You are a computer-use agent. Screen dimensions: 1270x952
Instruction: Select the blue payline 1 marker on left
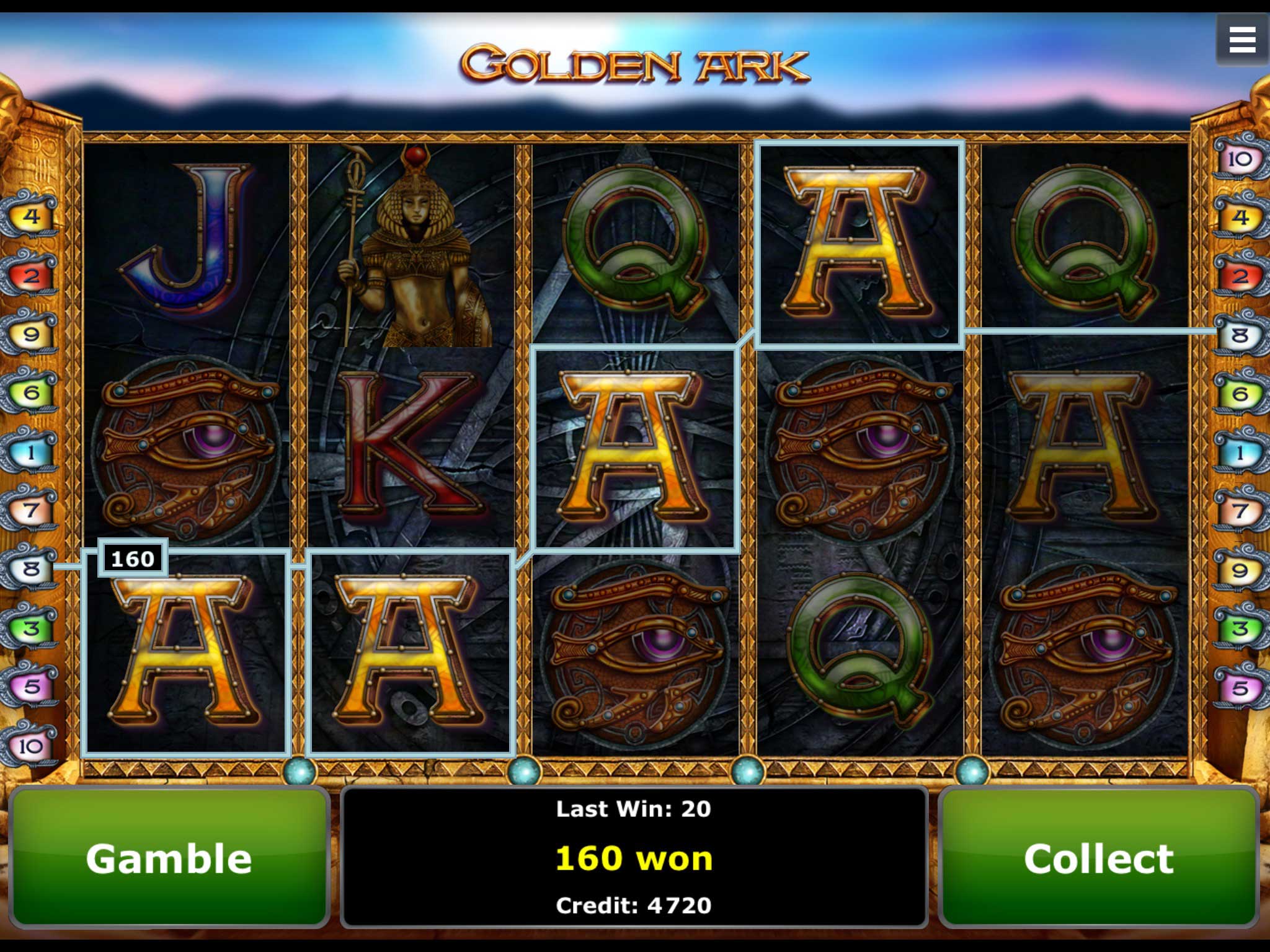pos(31,452)
